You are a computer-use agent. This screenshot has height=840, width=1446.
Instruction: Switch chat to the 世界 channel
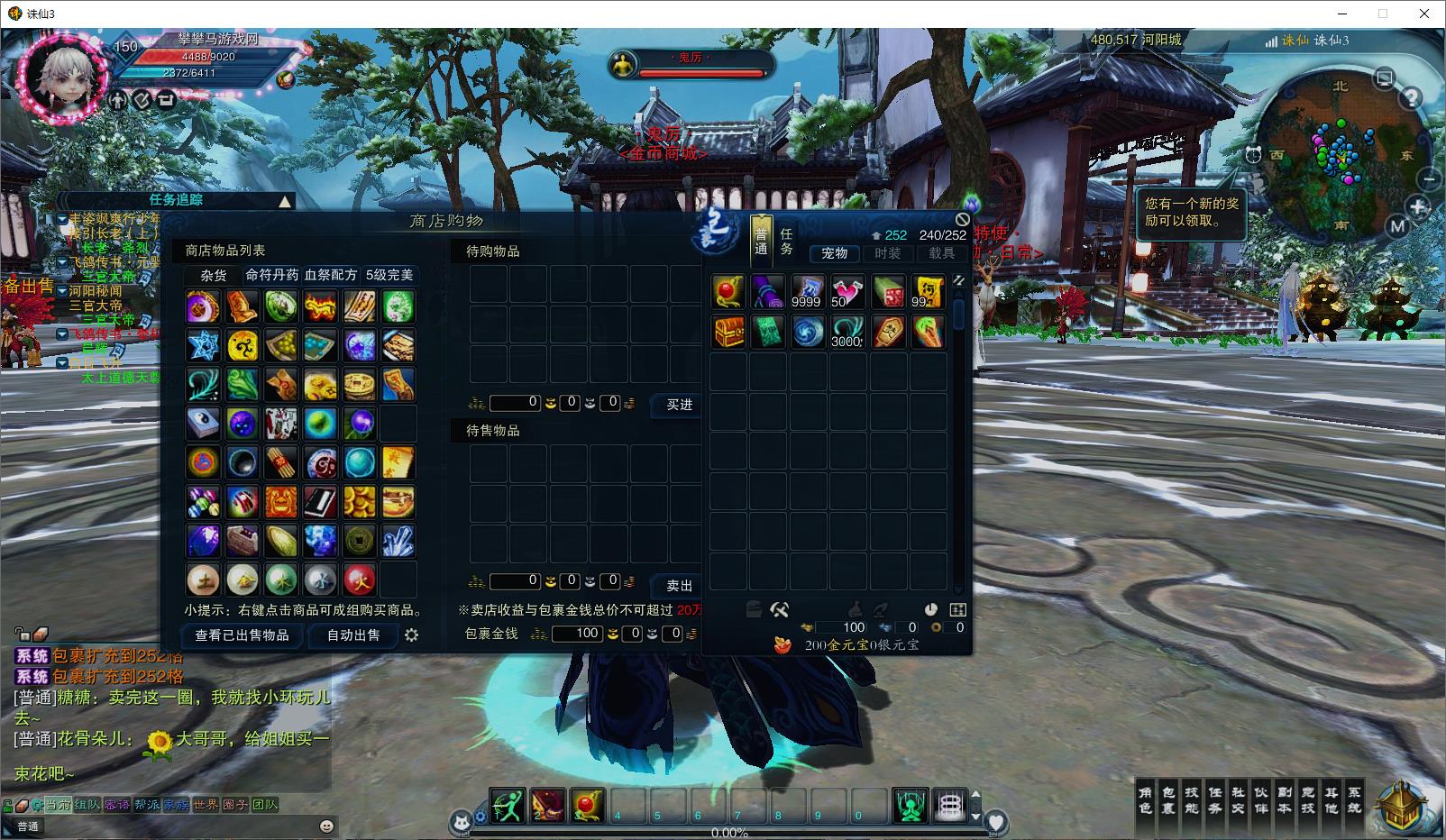(x=205, y=805)
